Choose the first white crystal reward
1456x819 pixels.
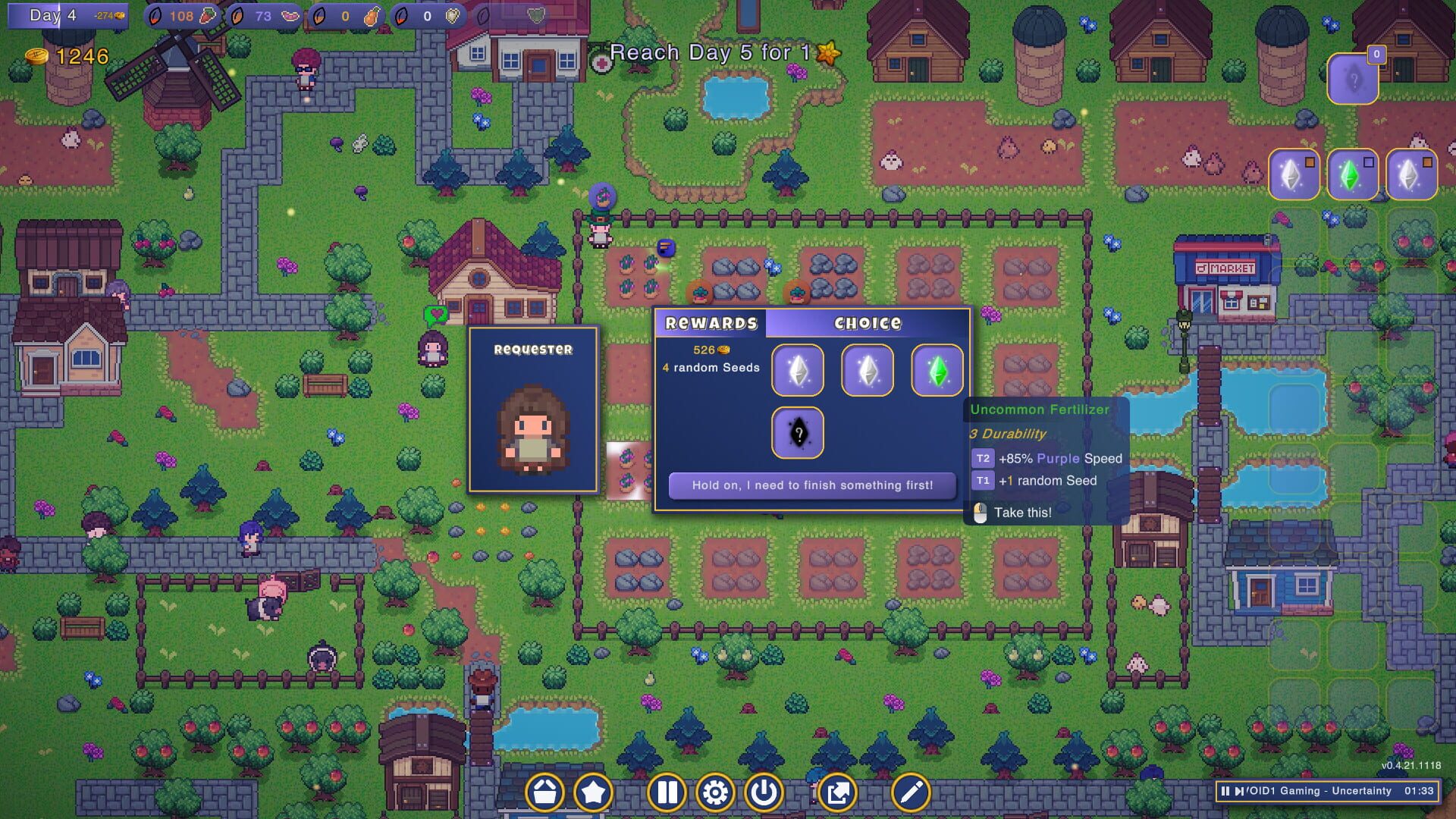coord(796,370)
